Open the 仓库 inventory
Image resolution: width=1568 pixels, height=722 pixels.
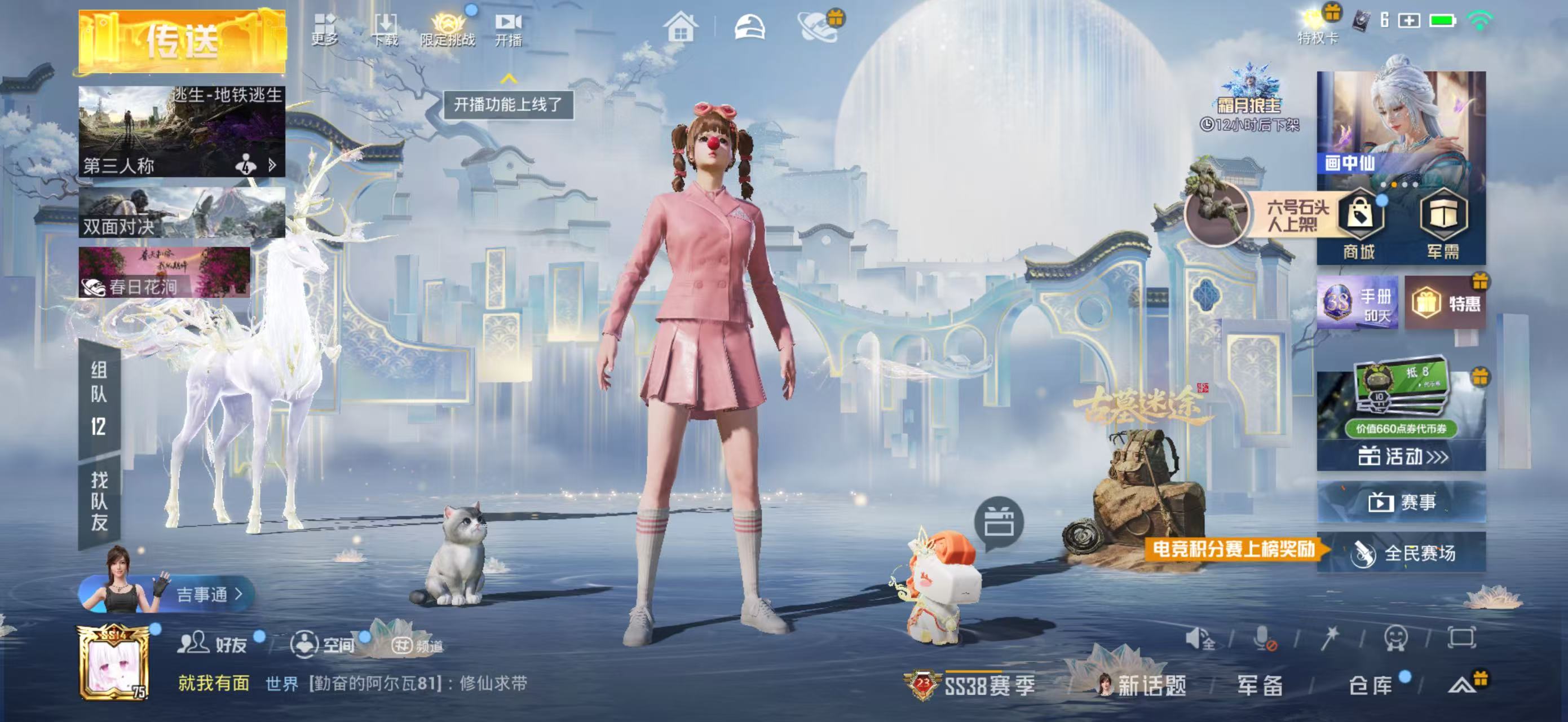[1371, 685]
